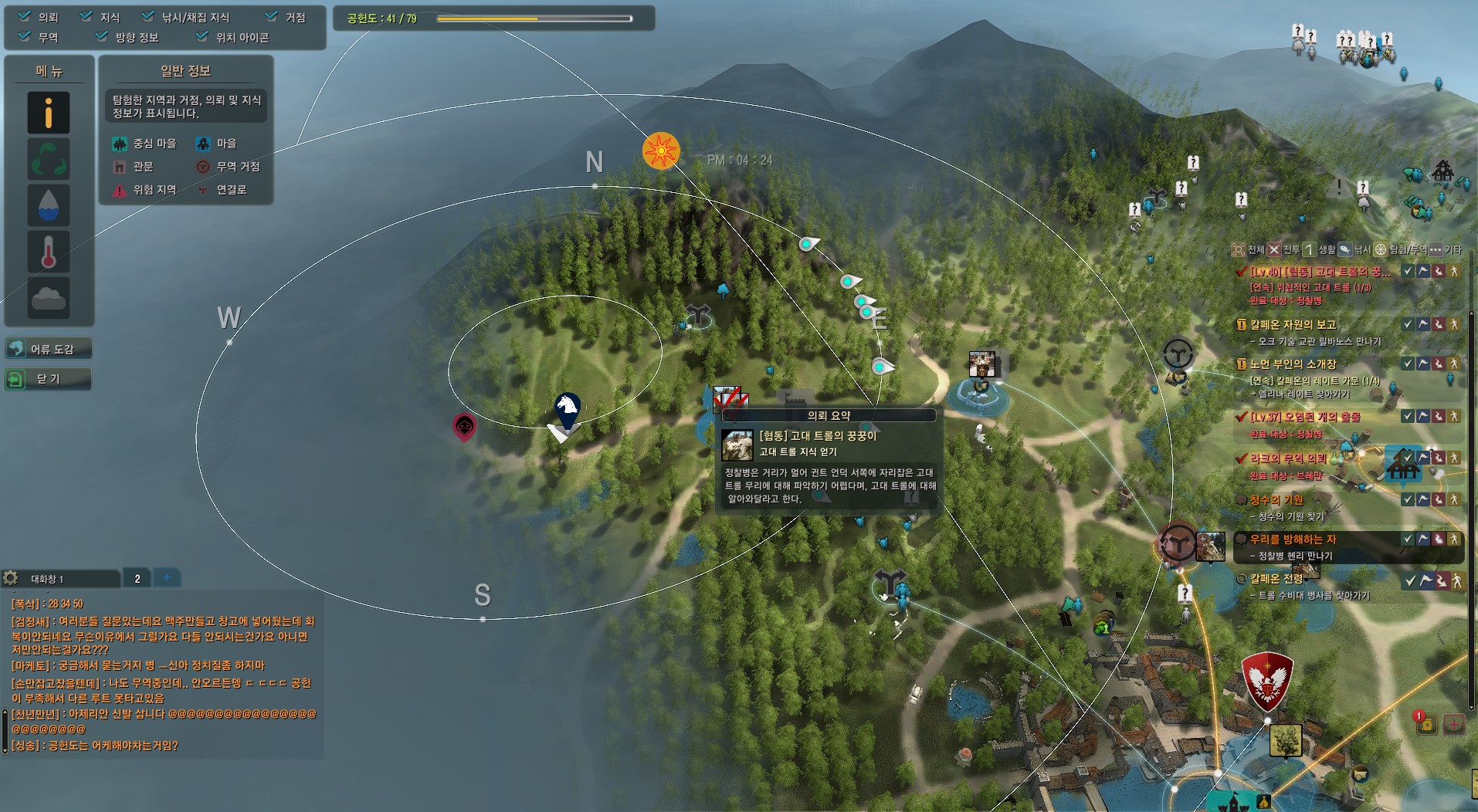Image resolution: width=1478 pixels, height=812 pixels.
Task: Select the 전투 combat quest filter
Action: pyautogui.click(x=1283, y=249)
